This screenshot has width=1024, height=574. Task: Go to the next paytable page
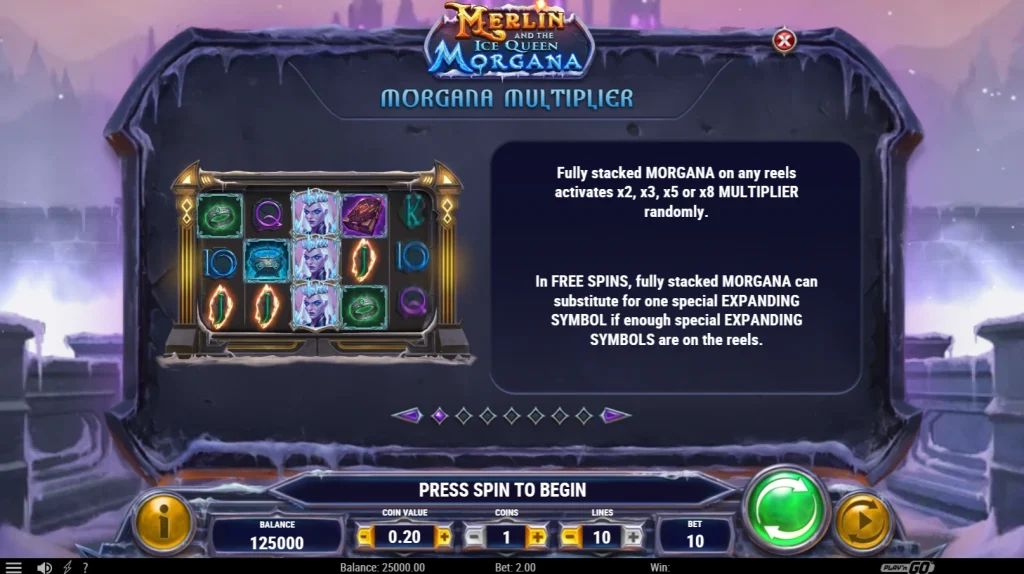click(615, 415)
